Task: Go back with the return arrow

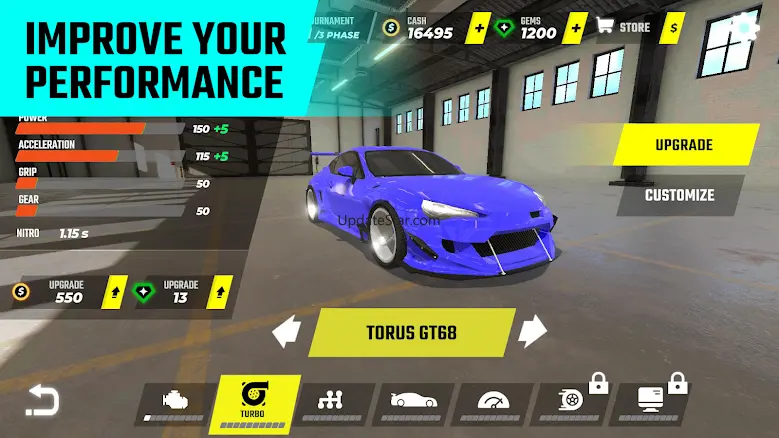Action: tap(41, 400)
